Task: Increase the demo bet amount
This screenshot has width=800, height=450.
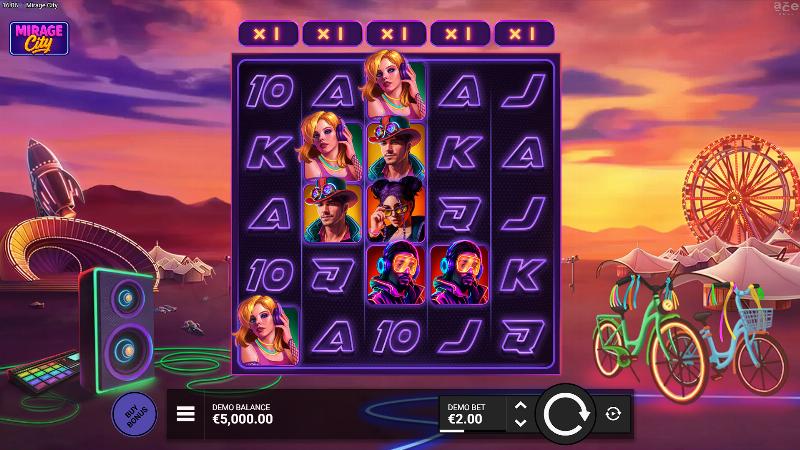Action: point(519,406)
